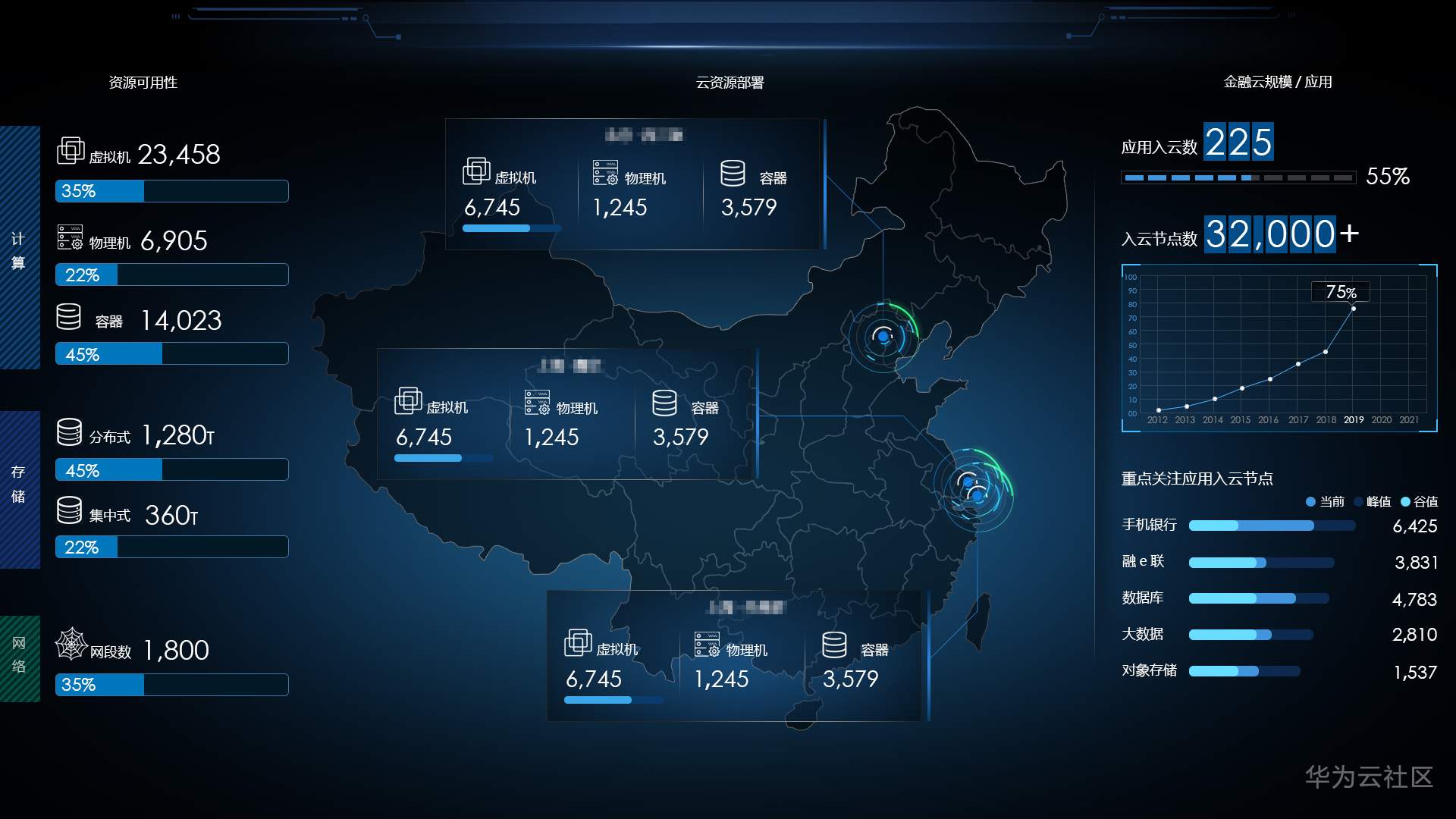Viewport: 1456px width, 819px height.
Task: Switch to the 存储 side tab
Action: coord(19,485)
